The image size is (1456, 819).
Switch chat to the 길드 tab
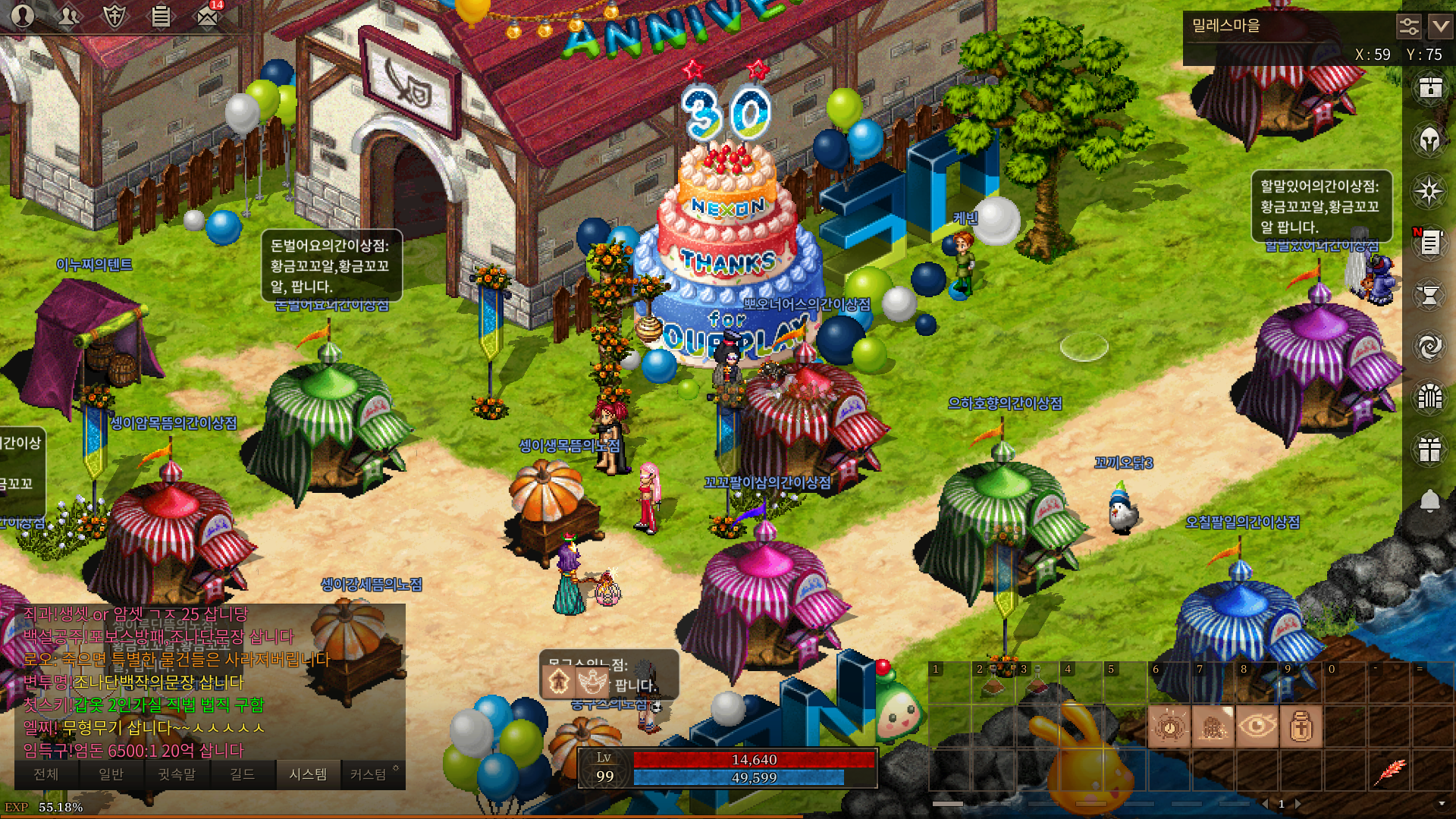(x=243, y=774)
